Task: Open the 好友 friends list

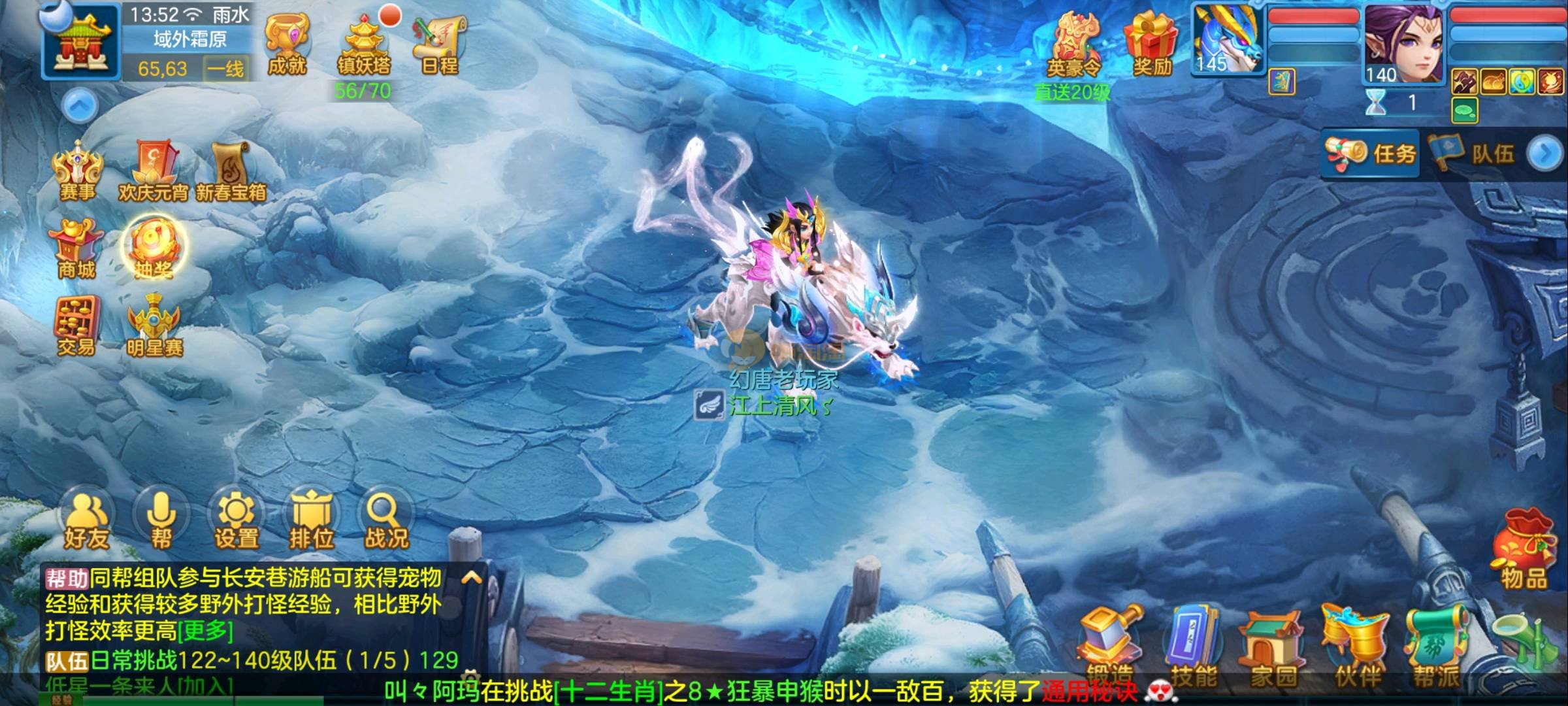Action: tap(86, 521)
